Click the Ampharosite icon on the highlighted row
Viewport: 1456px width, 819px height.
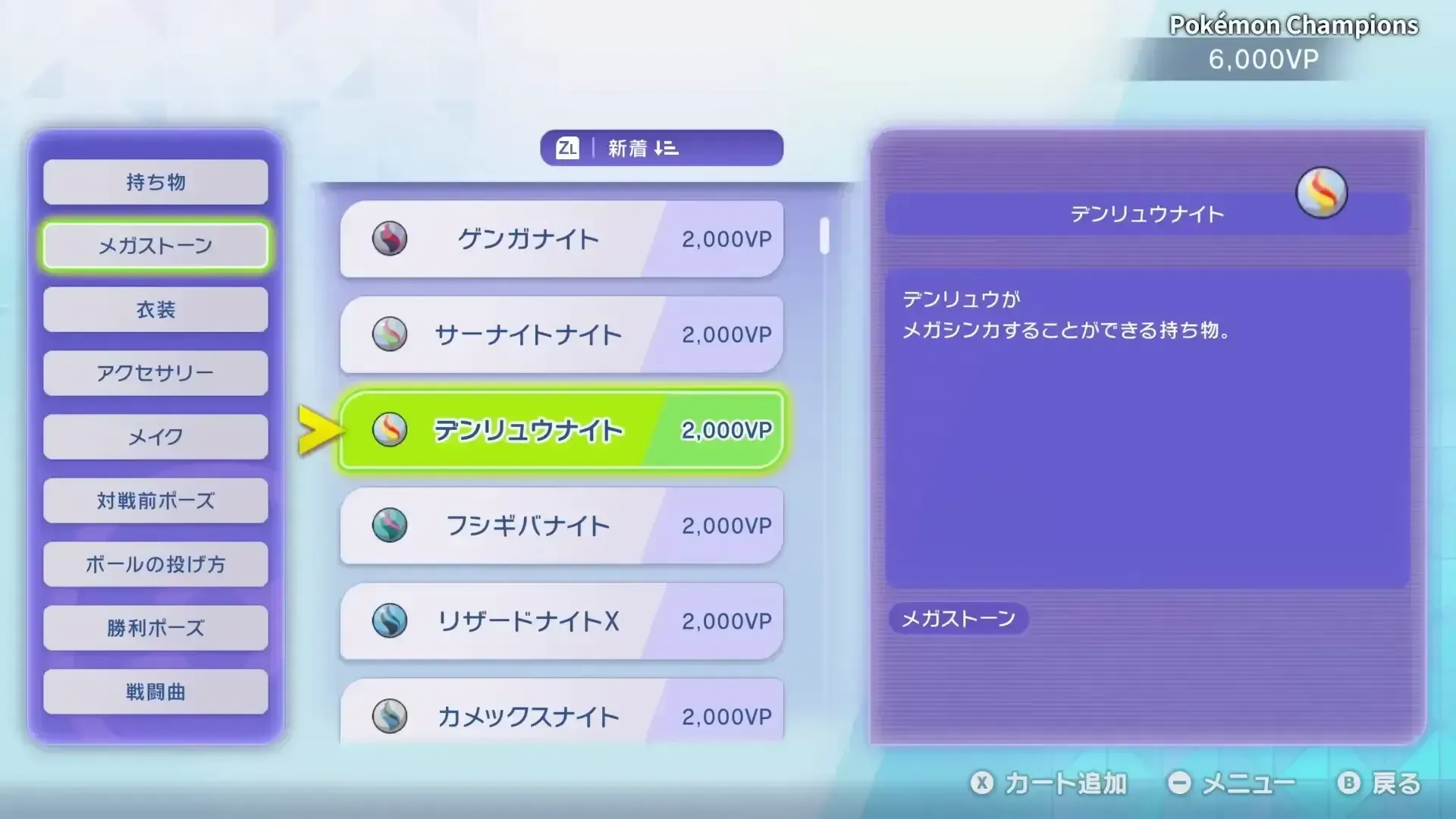[x=391, y=429]
